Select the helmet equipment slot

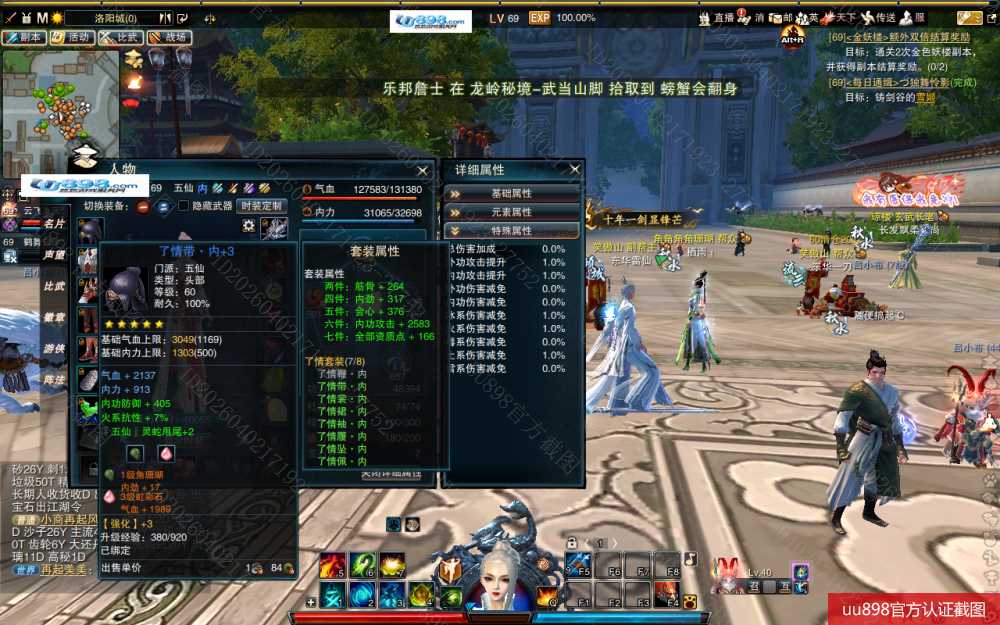[90, 230]
